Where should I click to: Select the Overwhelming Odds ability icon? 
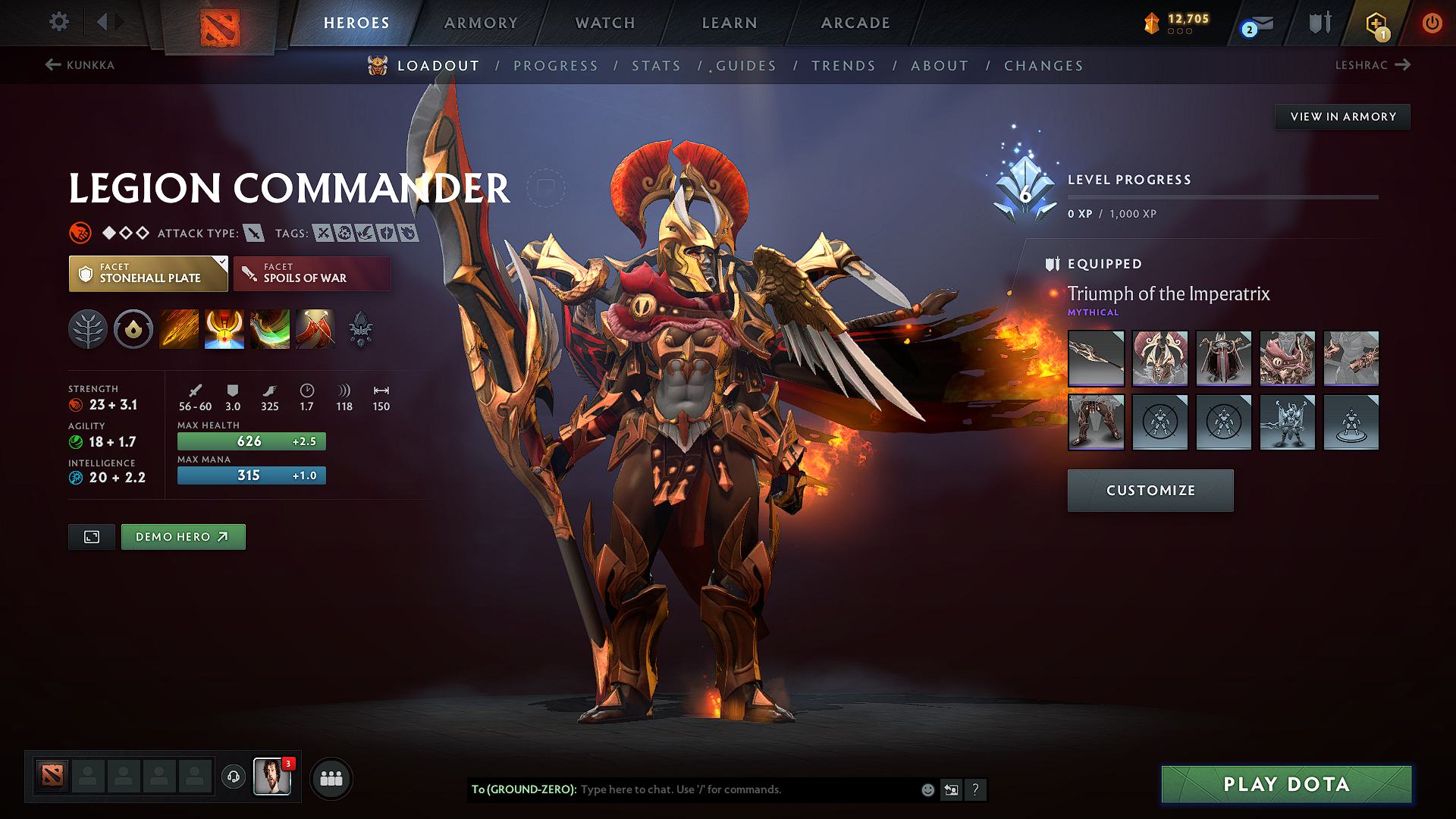click(178, 328)
